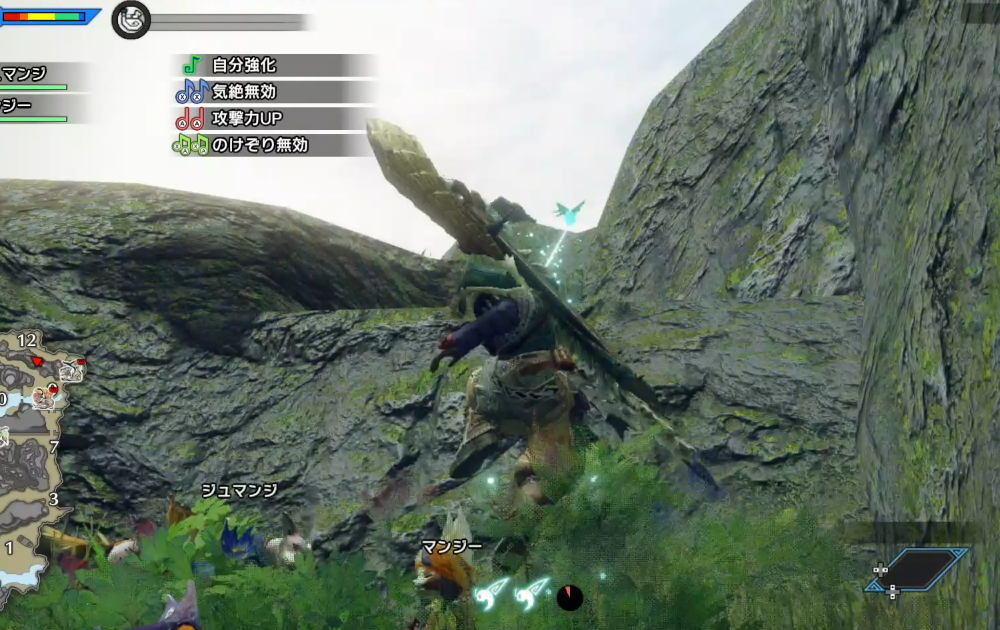Click the round monster face icon
Screen dimensions: 1000x630
(131, 20)
